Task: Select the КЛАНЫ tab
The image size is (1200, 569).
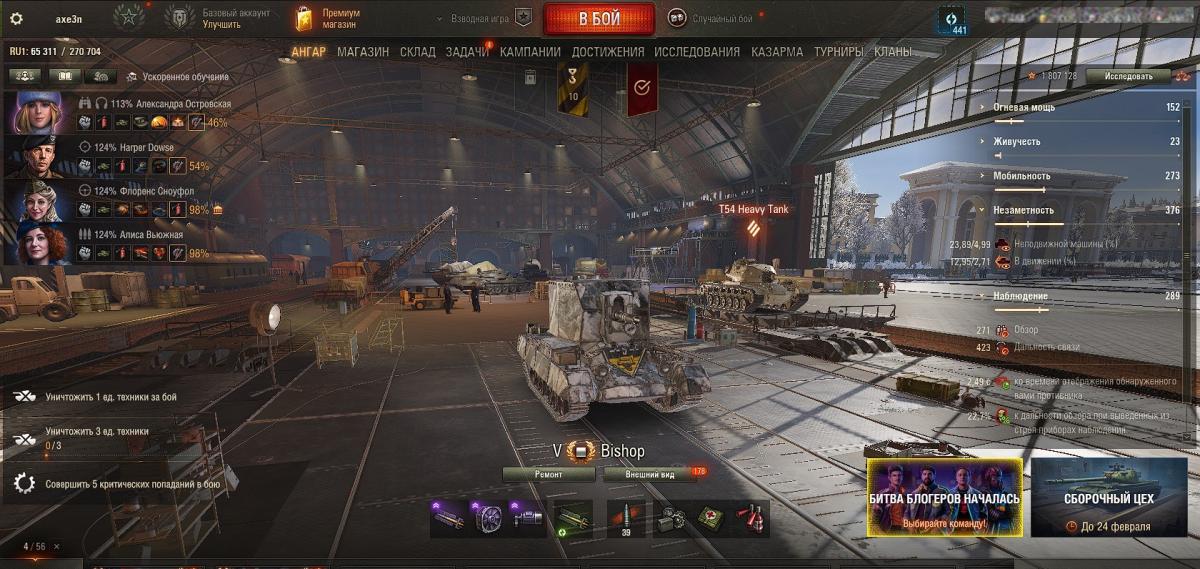Action: [892, 52]
